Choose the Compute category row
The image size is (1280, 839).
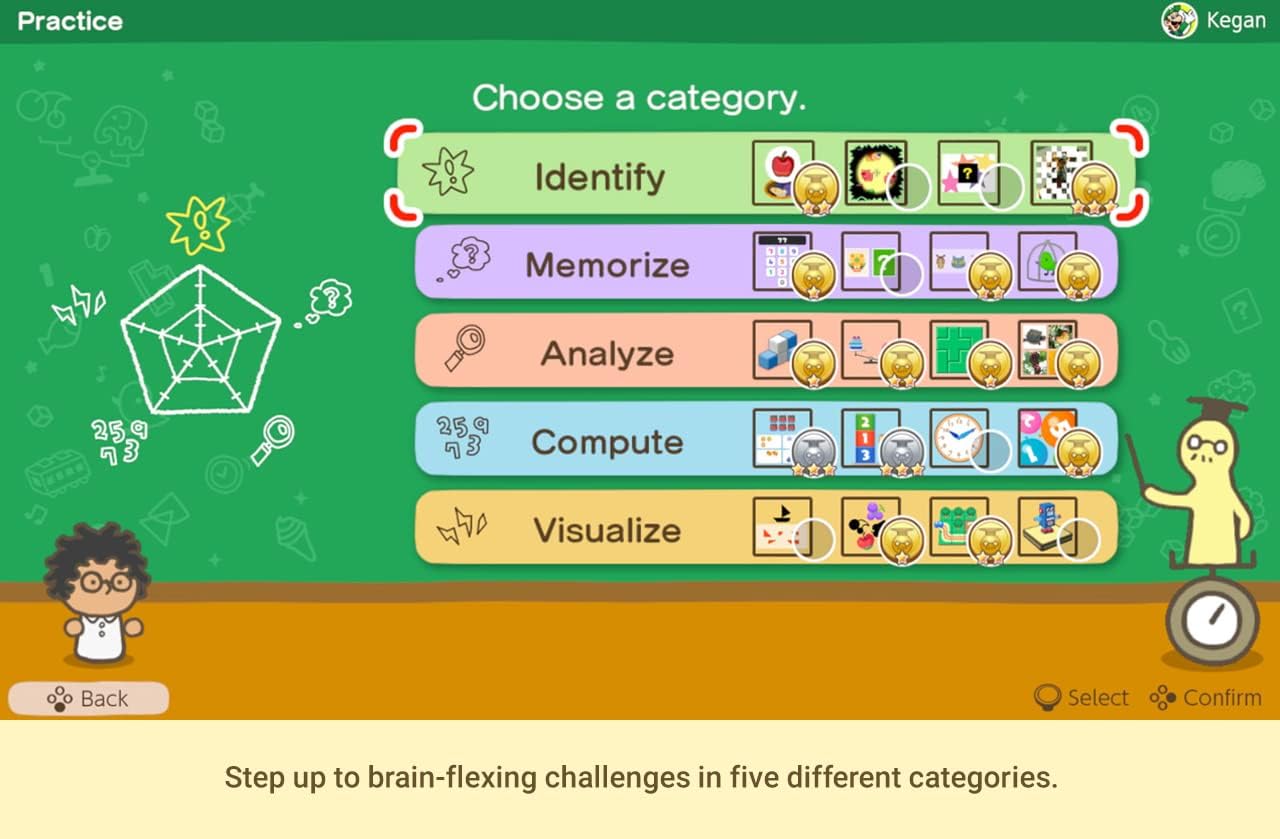tap(610, 441)
